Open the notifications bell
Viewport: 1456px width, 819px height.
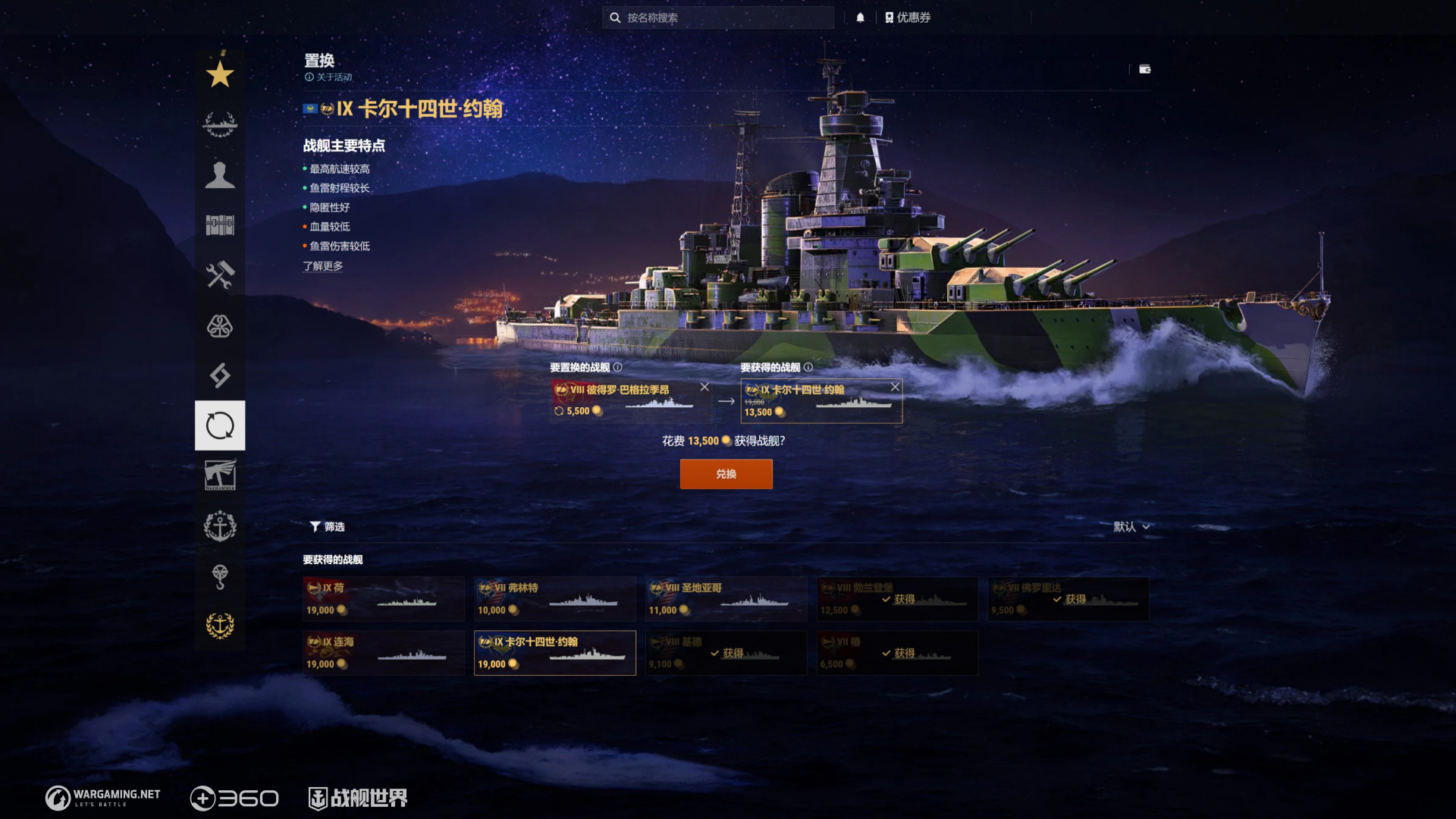[860, 17]
